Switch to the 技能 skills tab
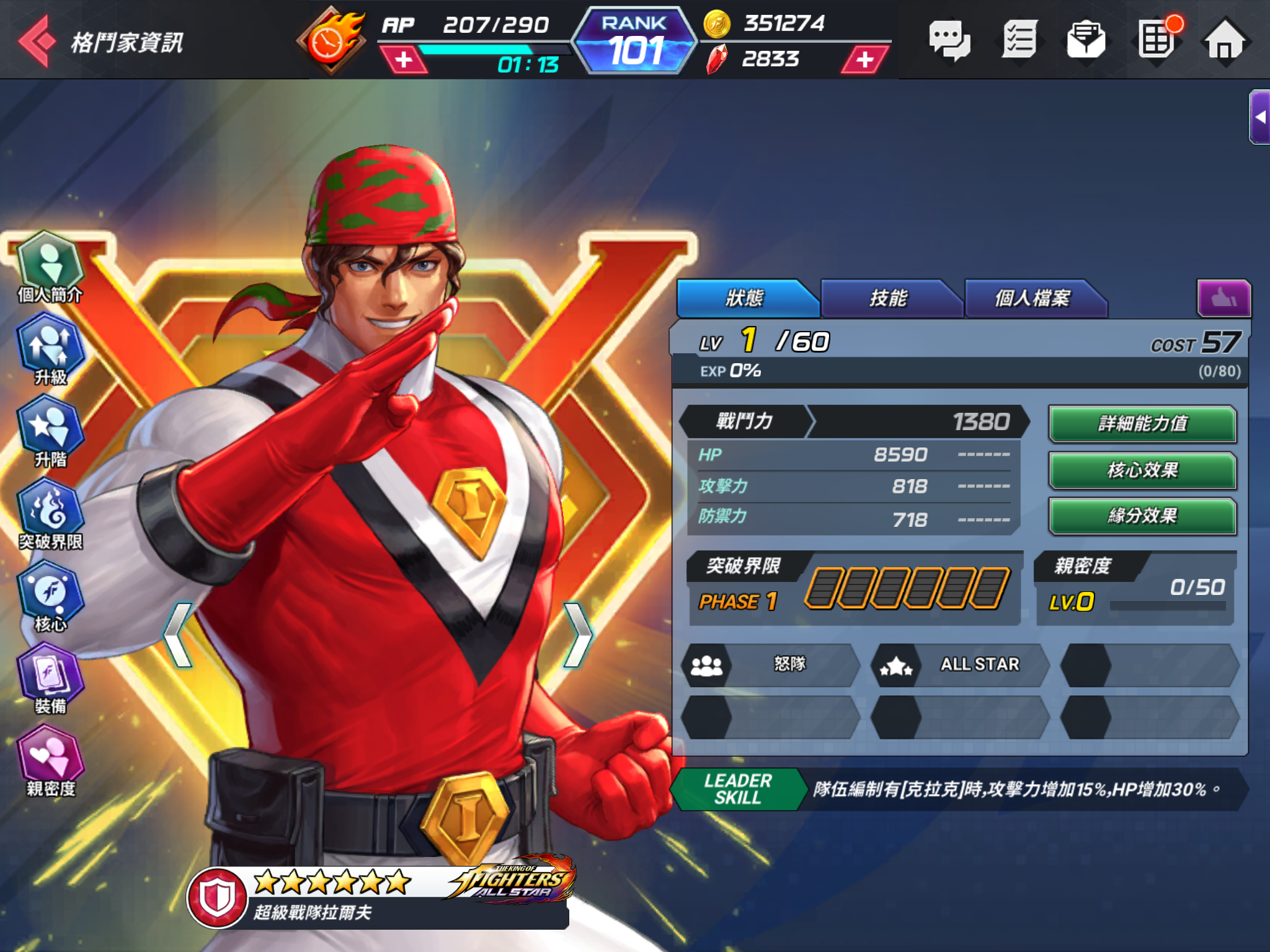The height and width of the screenshot is (952, 1270). click(888, 299)
